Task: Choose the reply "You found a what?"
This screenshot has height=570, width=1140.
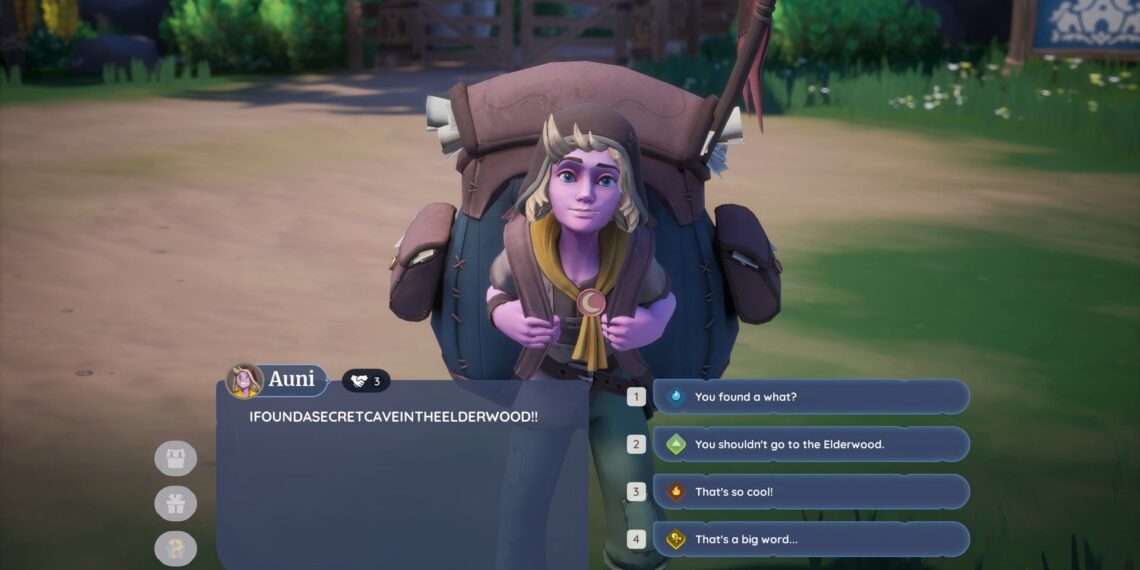Action: click(810, 397)
